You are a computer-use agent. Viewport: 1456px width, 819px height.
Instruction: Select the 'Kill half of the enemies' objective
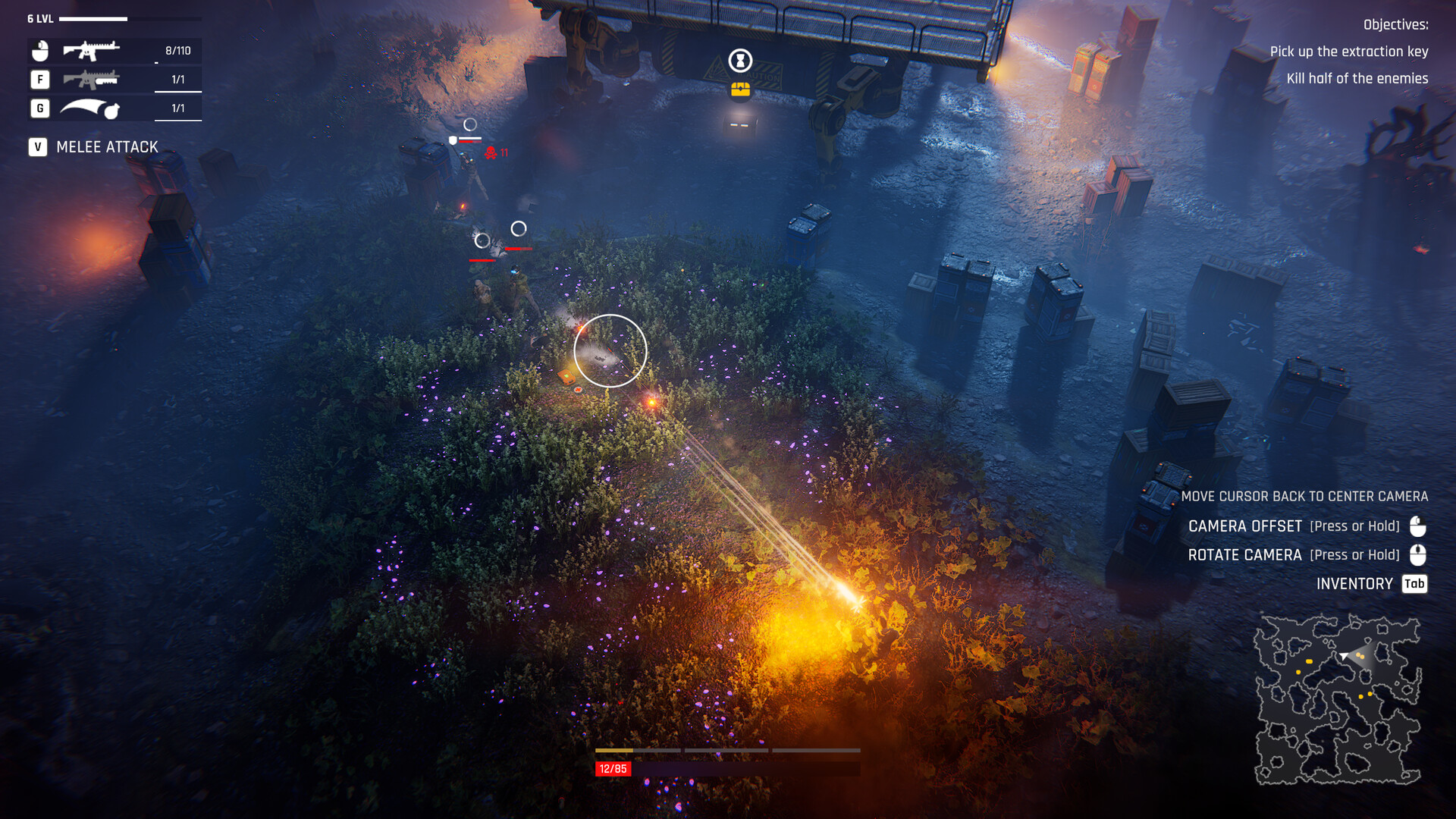1357,79
